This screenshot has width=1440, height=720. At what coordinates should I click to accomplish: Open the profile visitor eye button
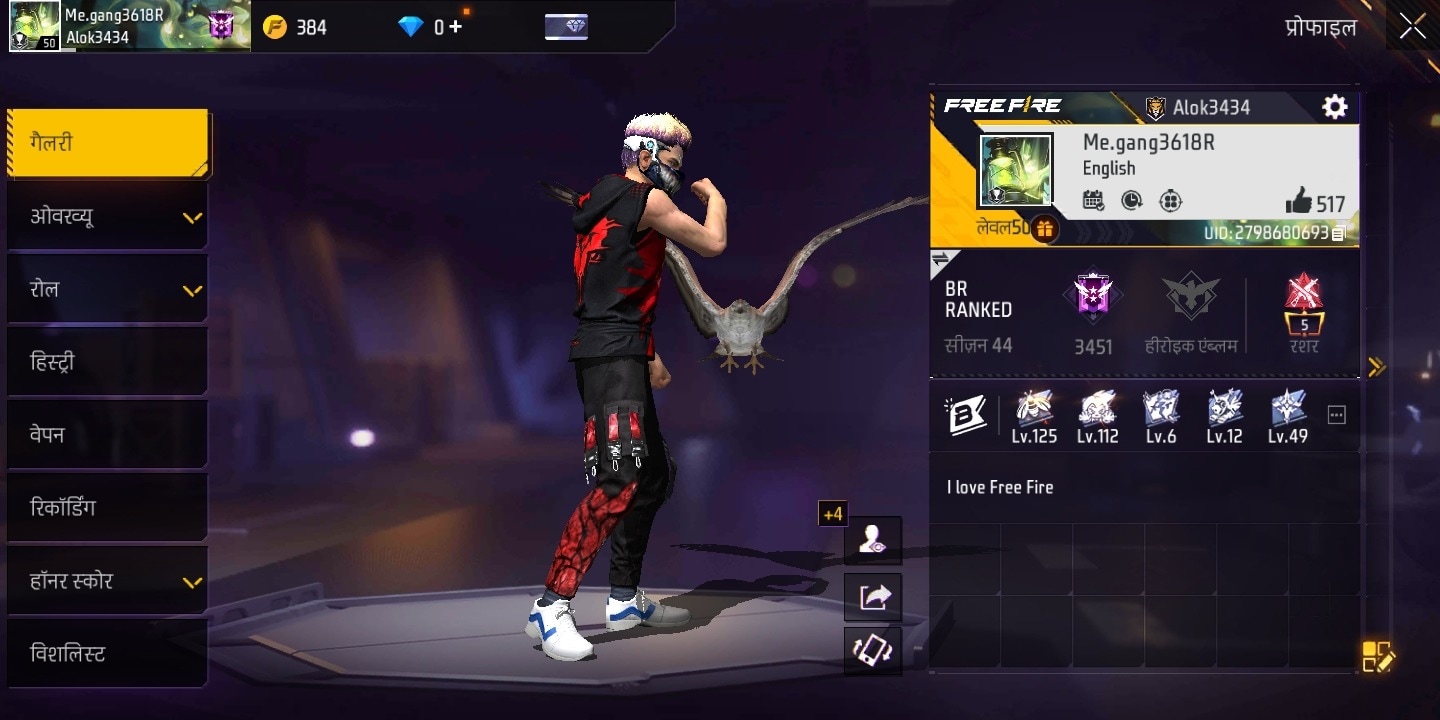[873, 540]
